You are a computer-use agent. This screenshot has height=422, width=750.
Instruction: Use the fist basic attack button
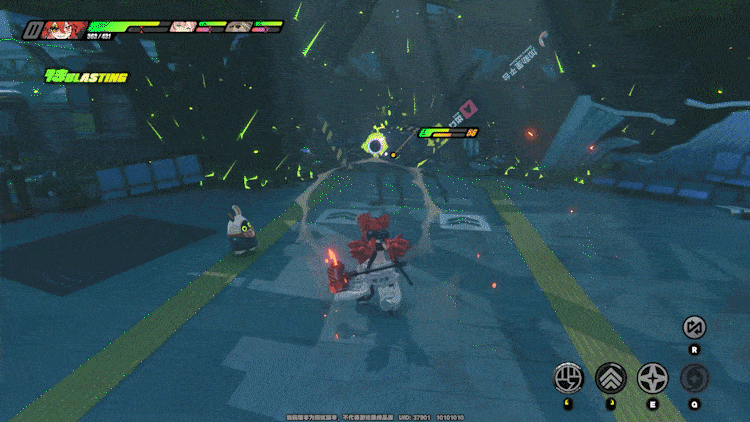click(569, 377)
